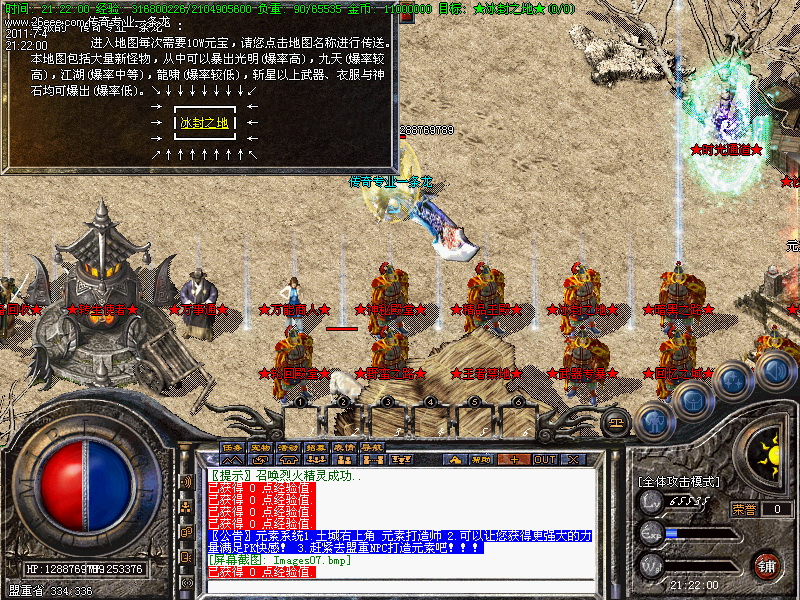Click the plus button above chat

pos(514,459)
